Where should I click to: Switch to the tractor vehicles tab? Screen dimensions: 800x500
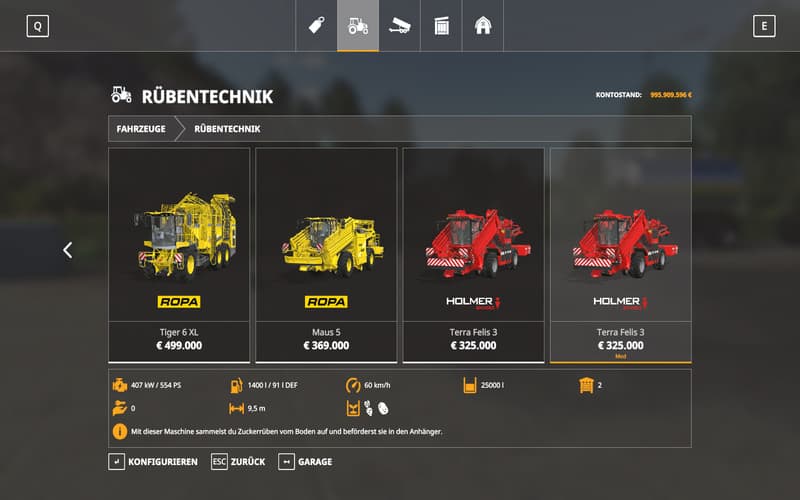pyautogui.click(x=358, y=26)
